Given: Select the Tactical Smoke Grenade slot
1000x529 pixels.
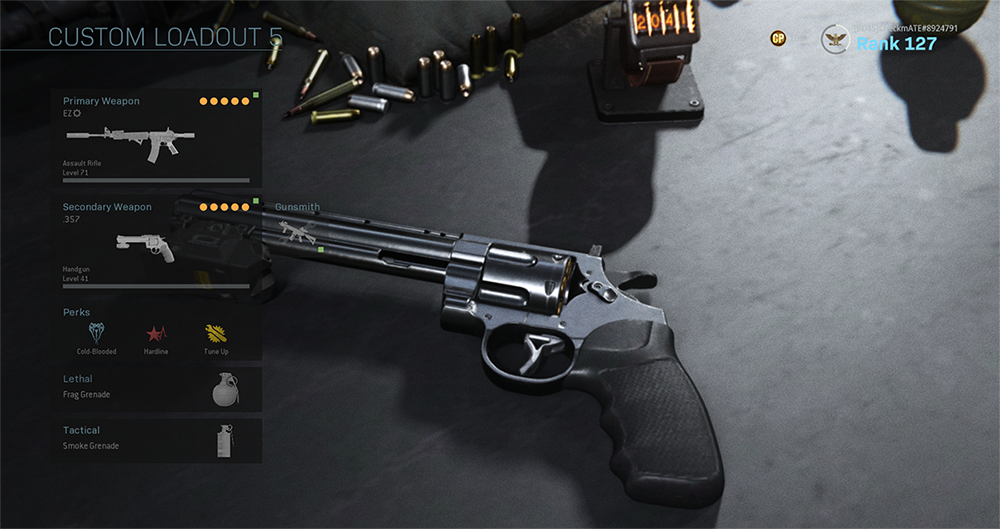Looking at the screenshot, I should coord(156,440).
